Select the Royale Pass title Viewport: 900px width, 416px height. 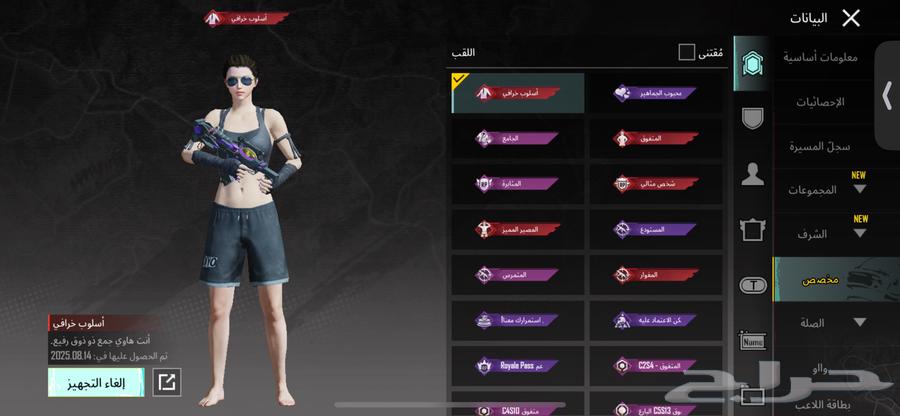(518, 366)
